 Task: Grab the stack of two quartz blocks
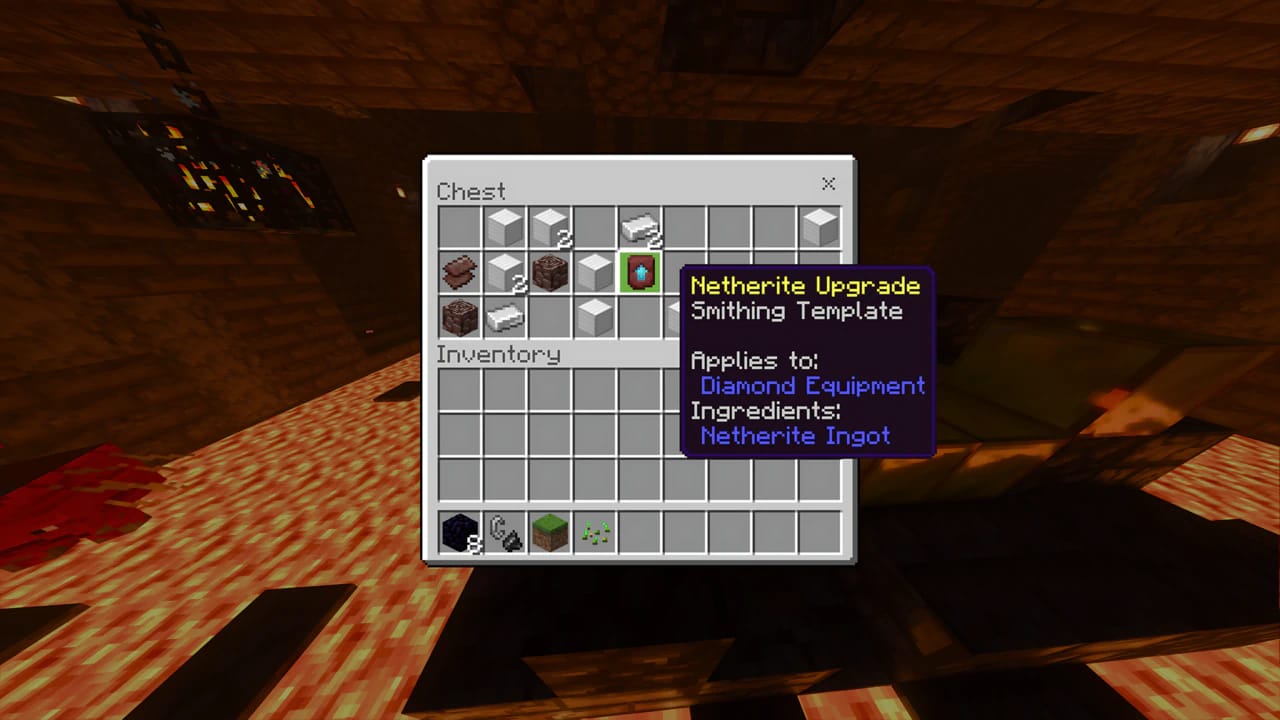point(549,226)
